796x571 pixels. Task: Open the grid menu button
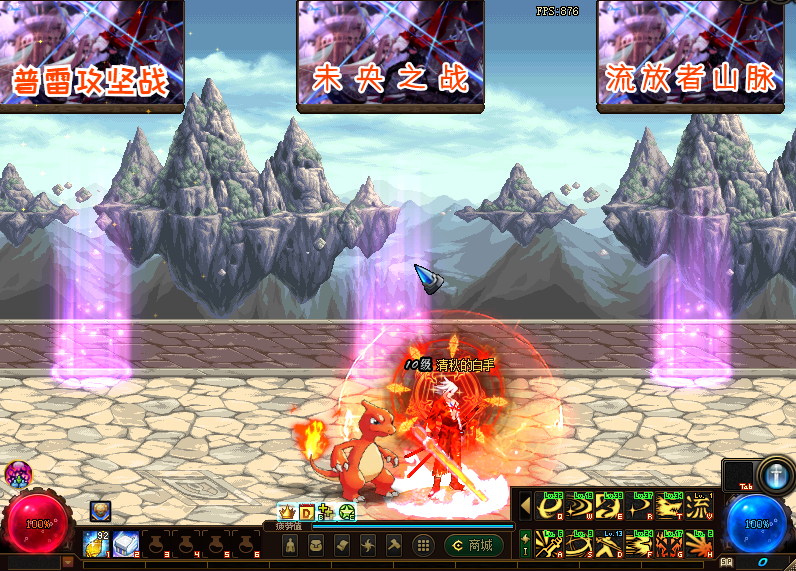(x=423, y=545)
